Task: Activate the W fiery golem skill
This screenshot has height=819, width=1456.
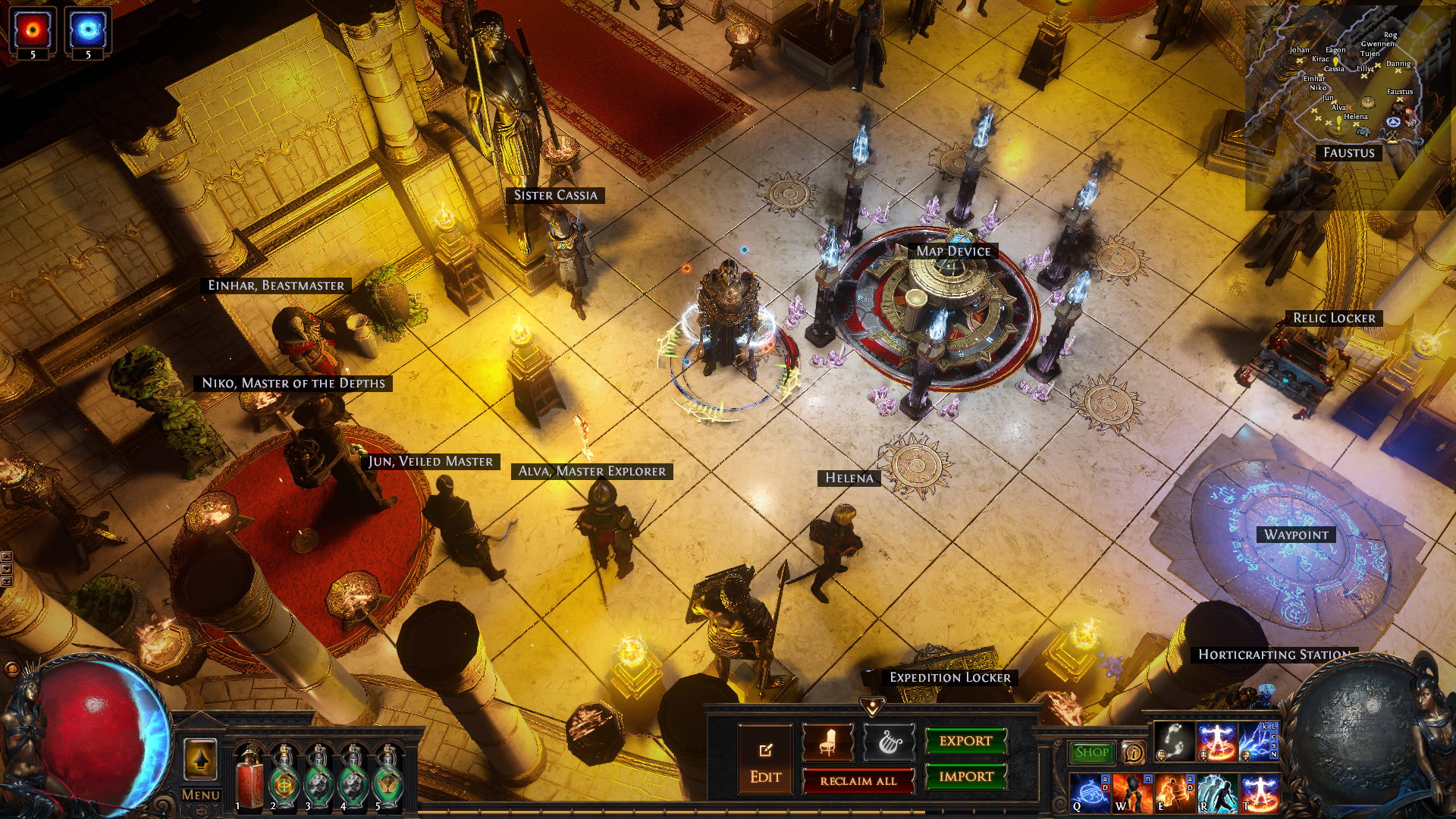Action: pos(1133,792)
